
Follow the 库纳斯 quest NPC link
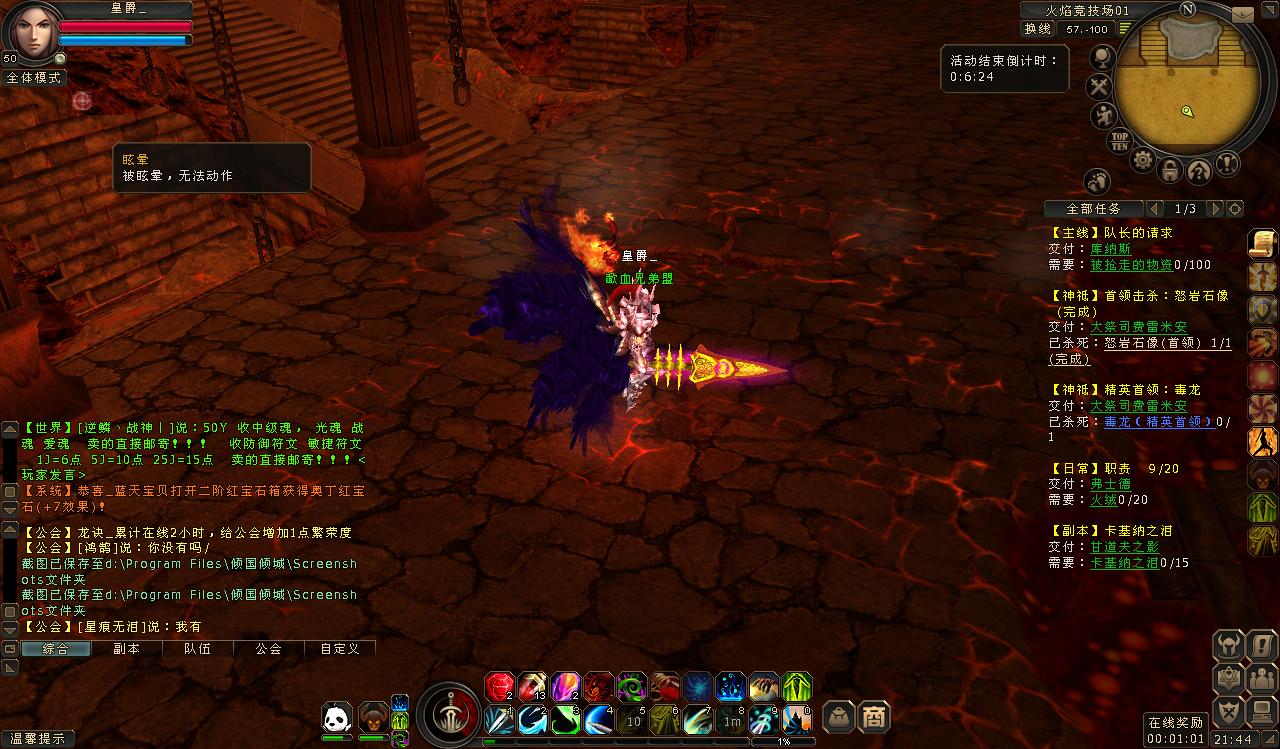pyautogui.click(x=1110, y=249)
